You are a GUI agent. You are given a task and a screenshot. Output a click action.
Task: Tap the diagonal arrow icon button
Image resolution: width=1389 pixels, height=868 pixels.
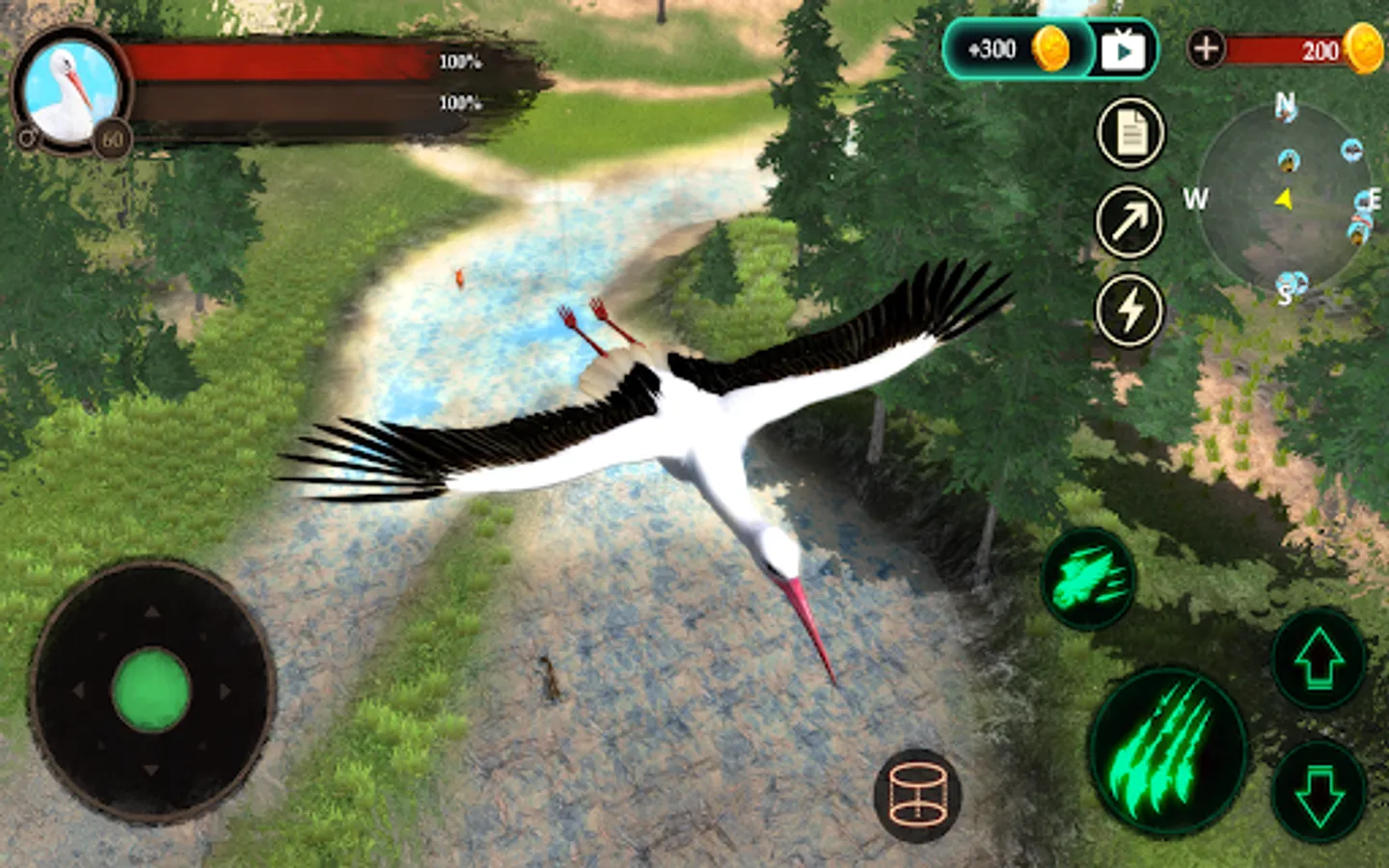coord(1130,222)
